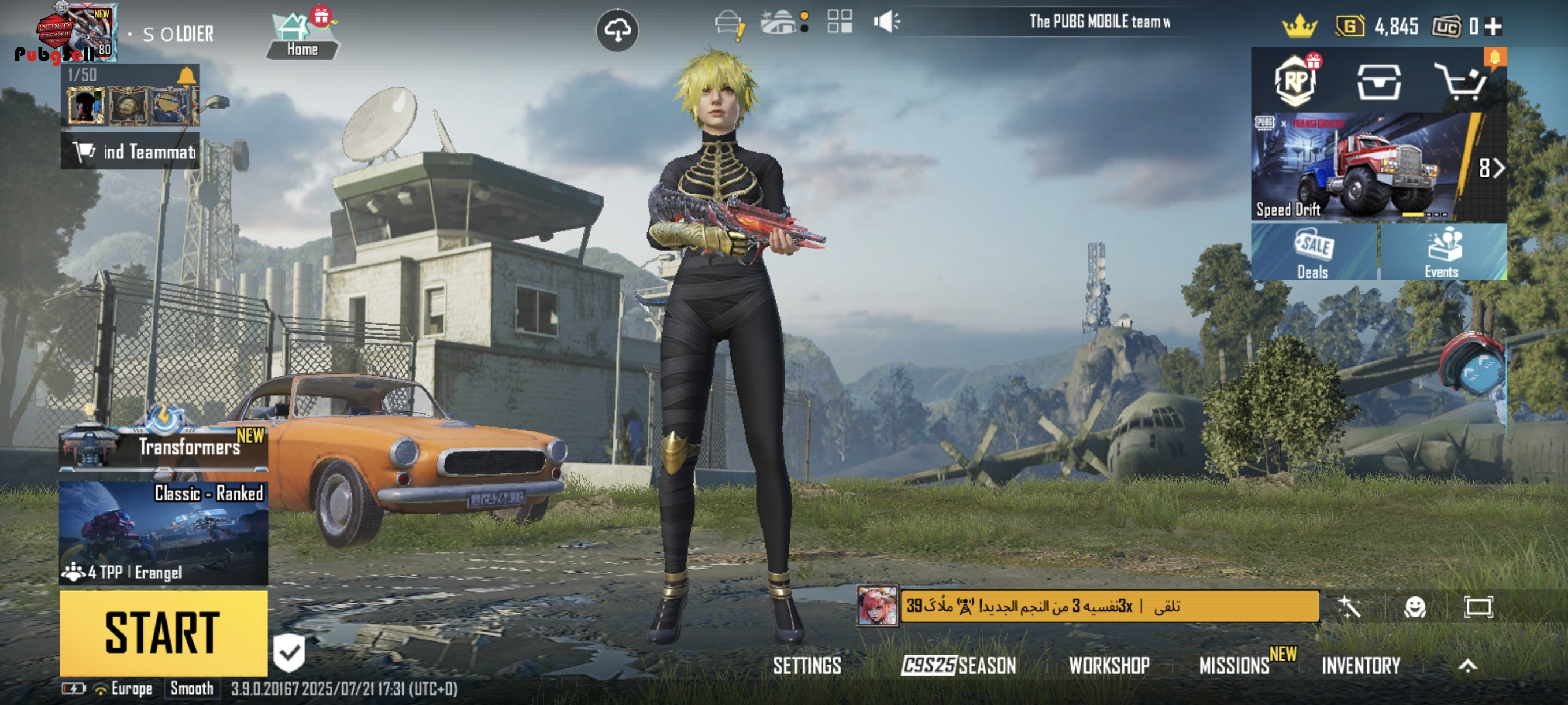1568x705 pixels.
Task: Show the Events panel
Action: (x=1443, y=252)
